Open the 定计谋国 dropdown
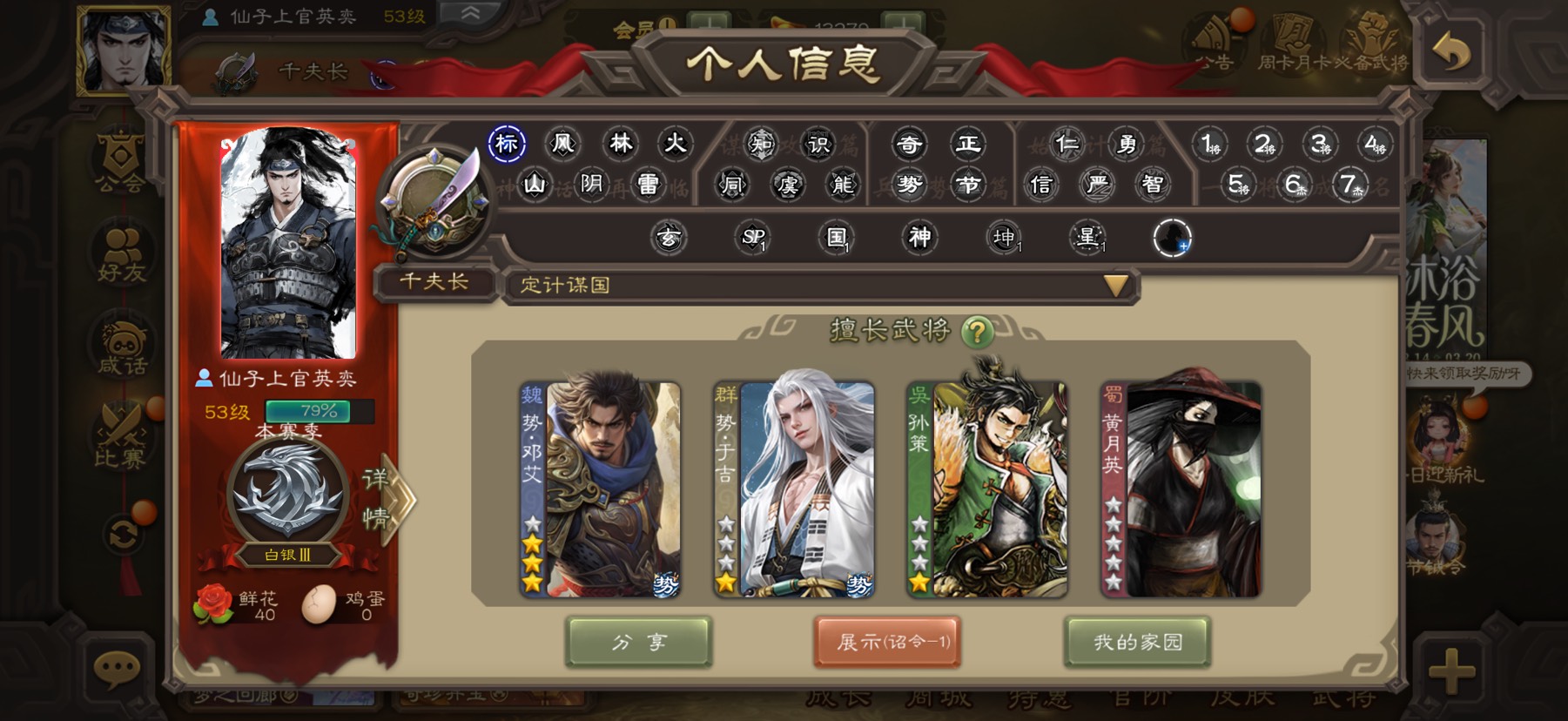 [1115, 286]
